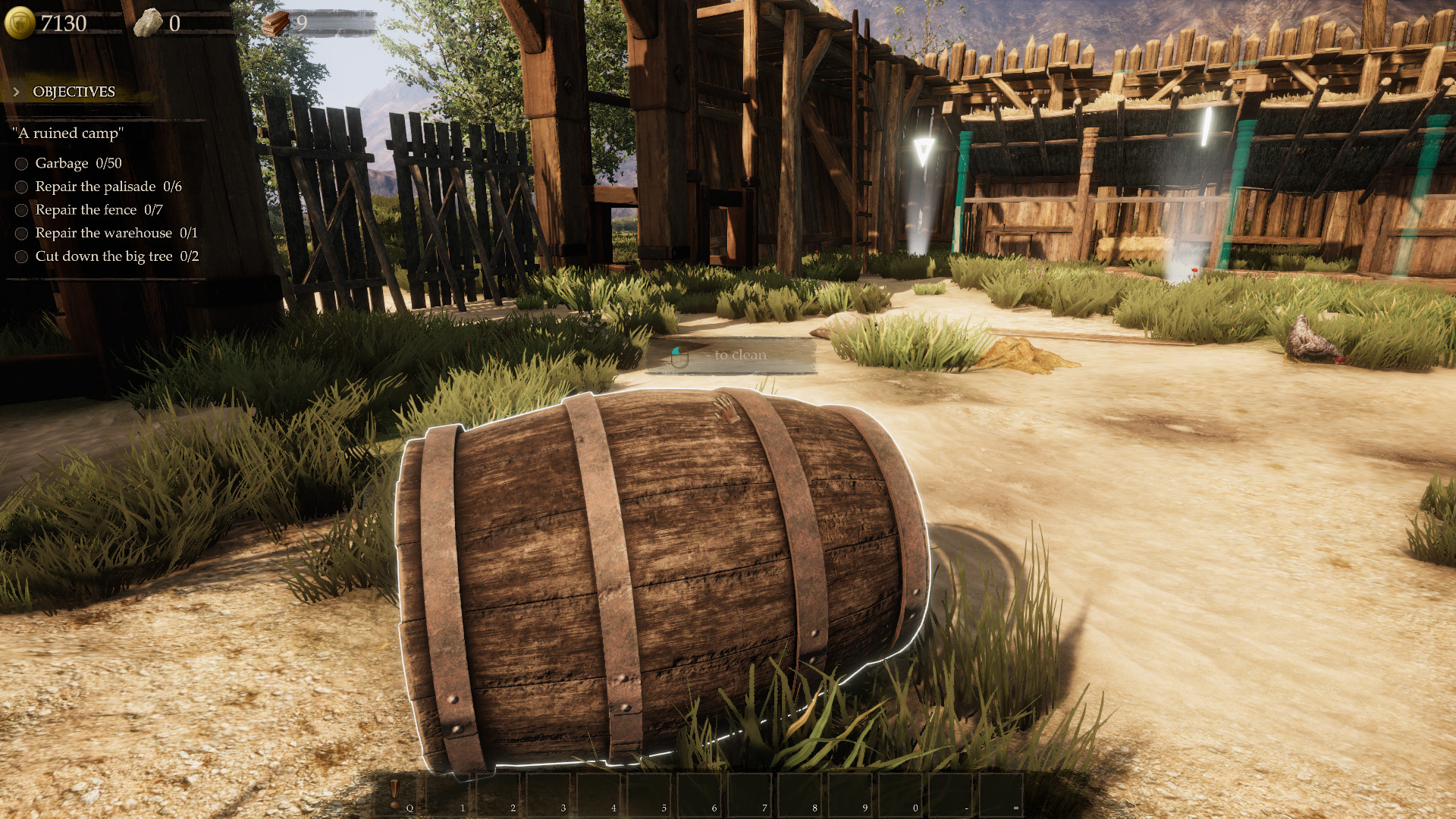This screenshot has height=819, width=1456.
Task: Click the OBJECTIVES header
Action: coord(72,92)
